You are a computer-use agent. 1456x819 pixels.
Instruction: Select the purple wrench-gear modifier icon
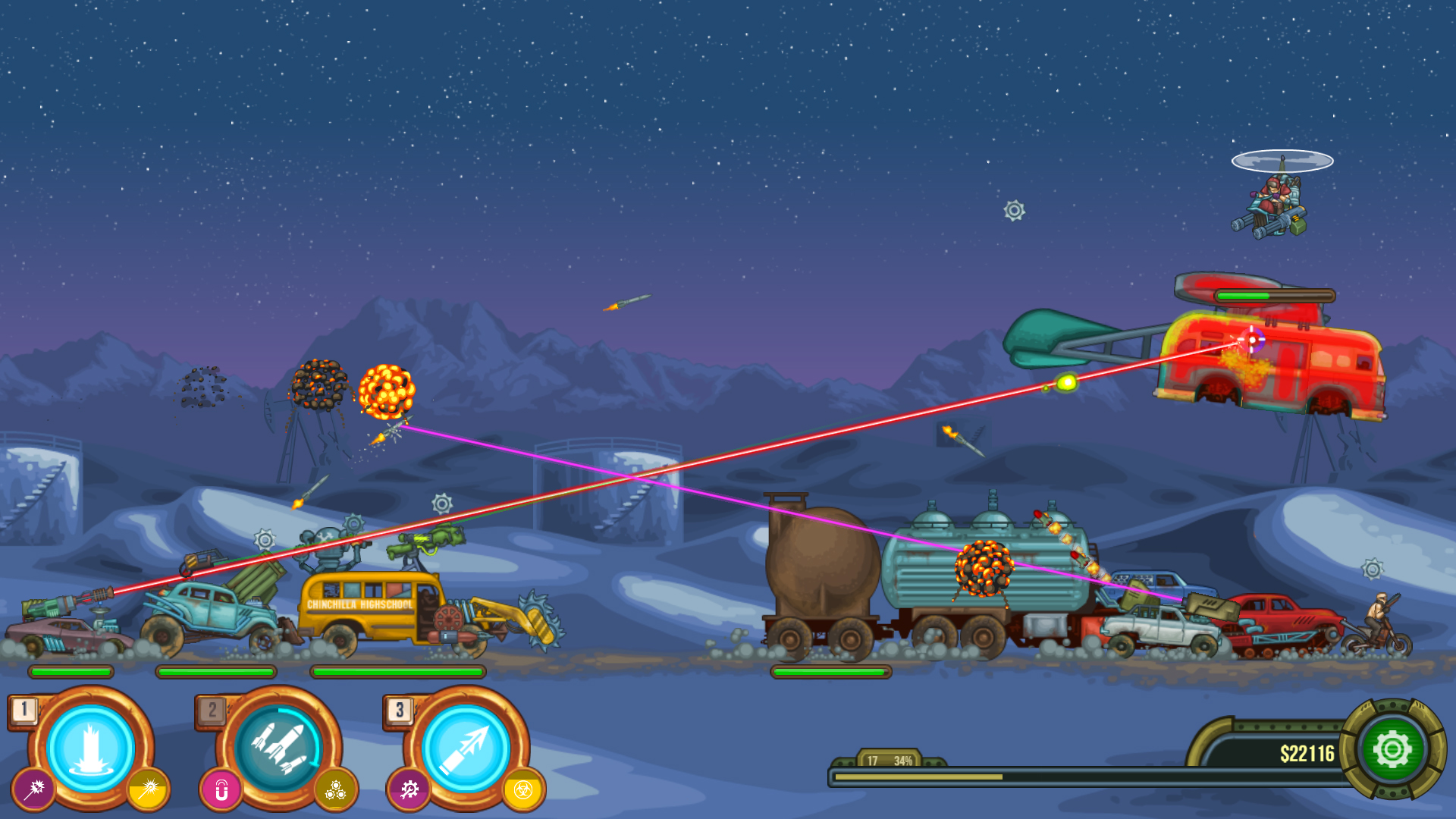coord(408,789)
